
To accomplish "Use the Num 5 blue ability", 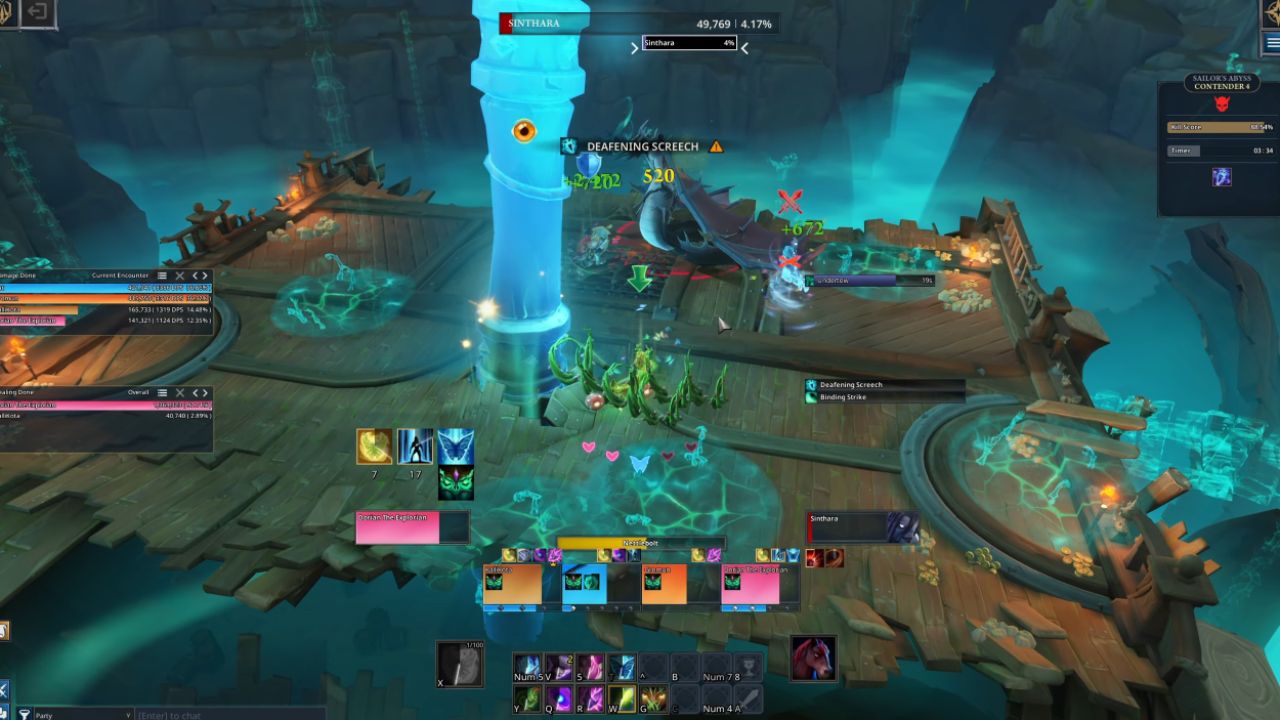I will click(x=527, y=666).
